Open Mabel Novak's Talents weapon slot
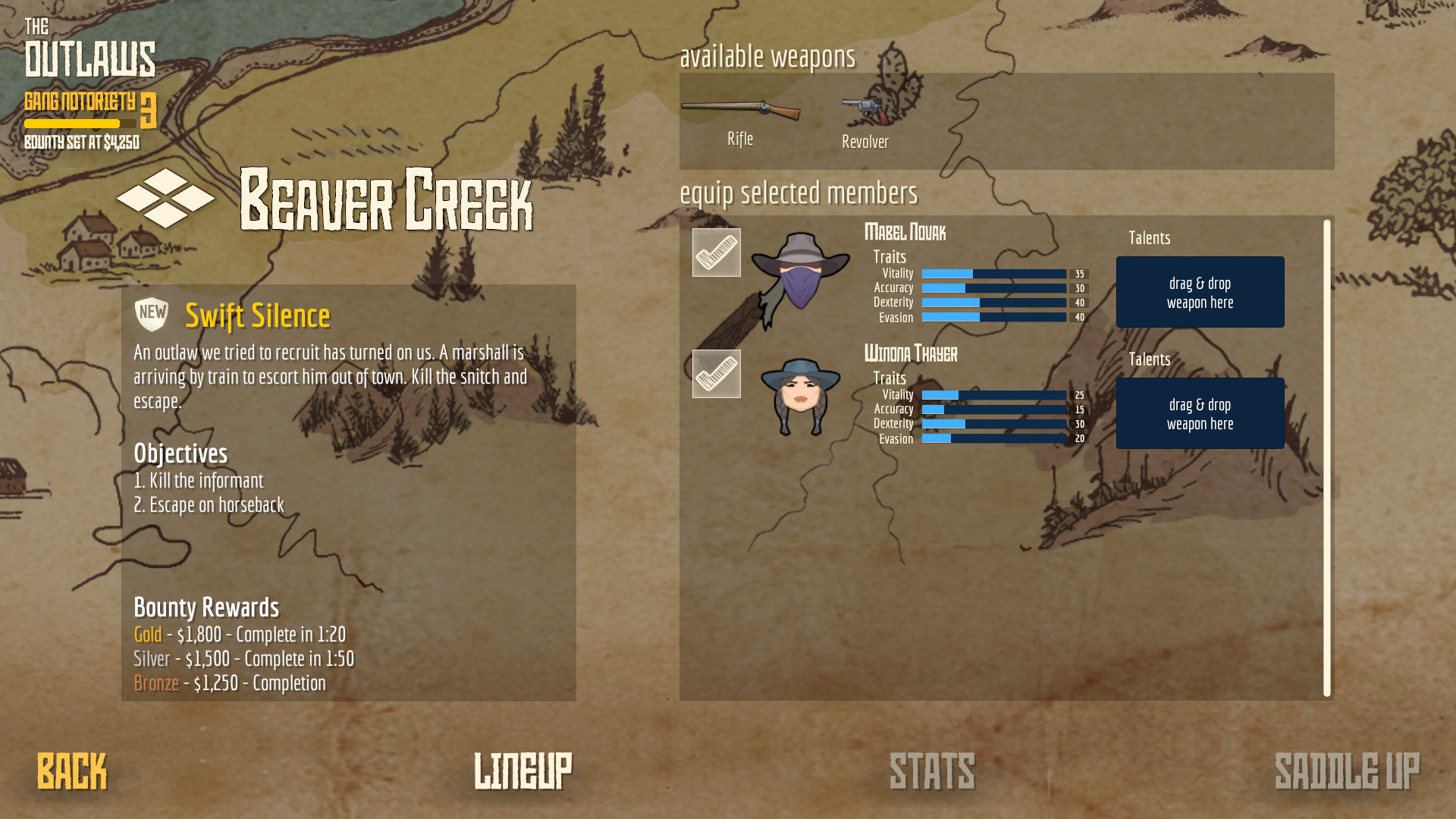Viewport: 1456px width, 819px height. coord(1200,292)
